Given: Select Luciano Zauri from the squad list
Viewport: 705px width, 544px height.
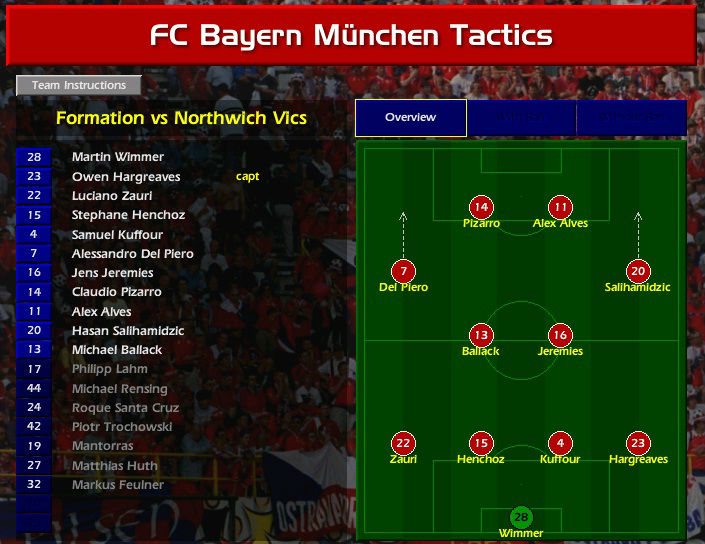Looking at the screenshot, I should tap(112, 196).
